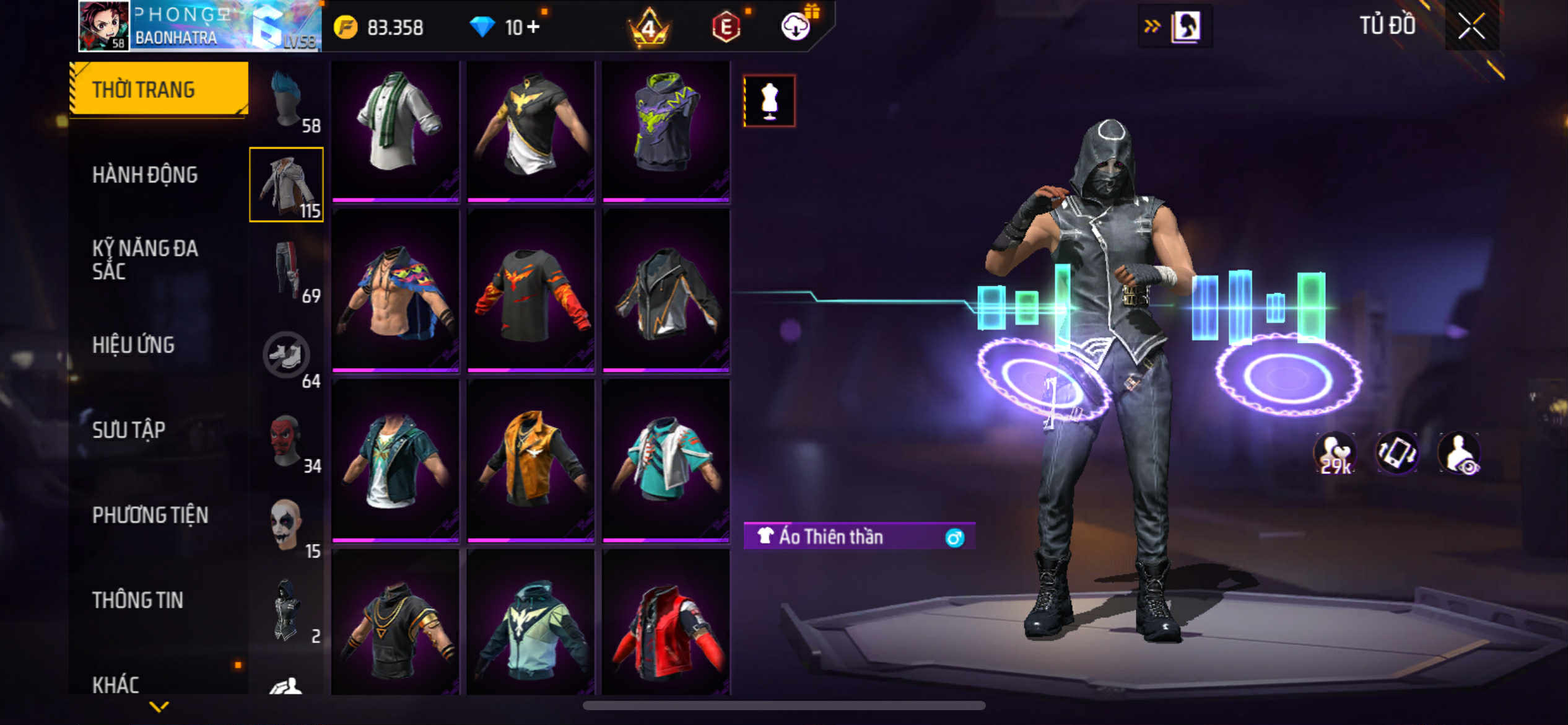Choose the white shirt with green scarf
Screen dimensions: 1568x725
click(396, 130)
